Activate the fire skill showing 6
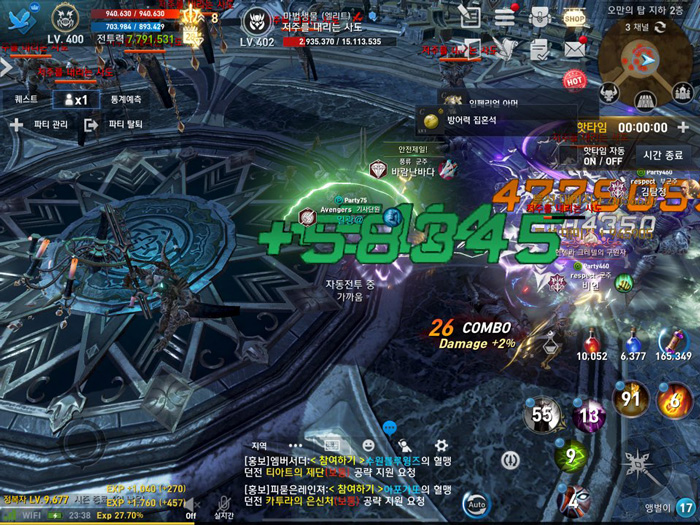Image resolution: width=700 pixels, height=525 pixels. (675, 400)
